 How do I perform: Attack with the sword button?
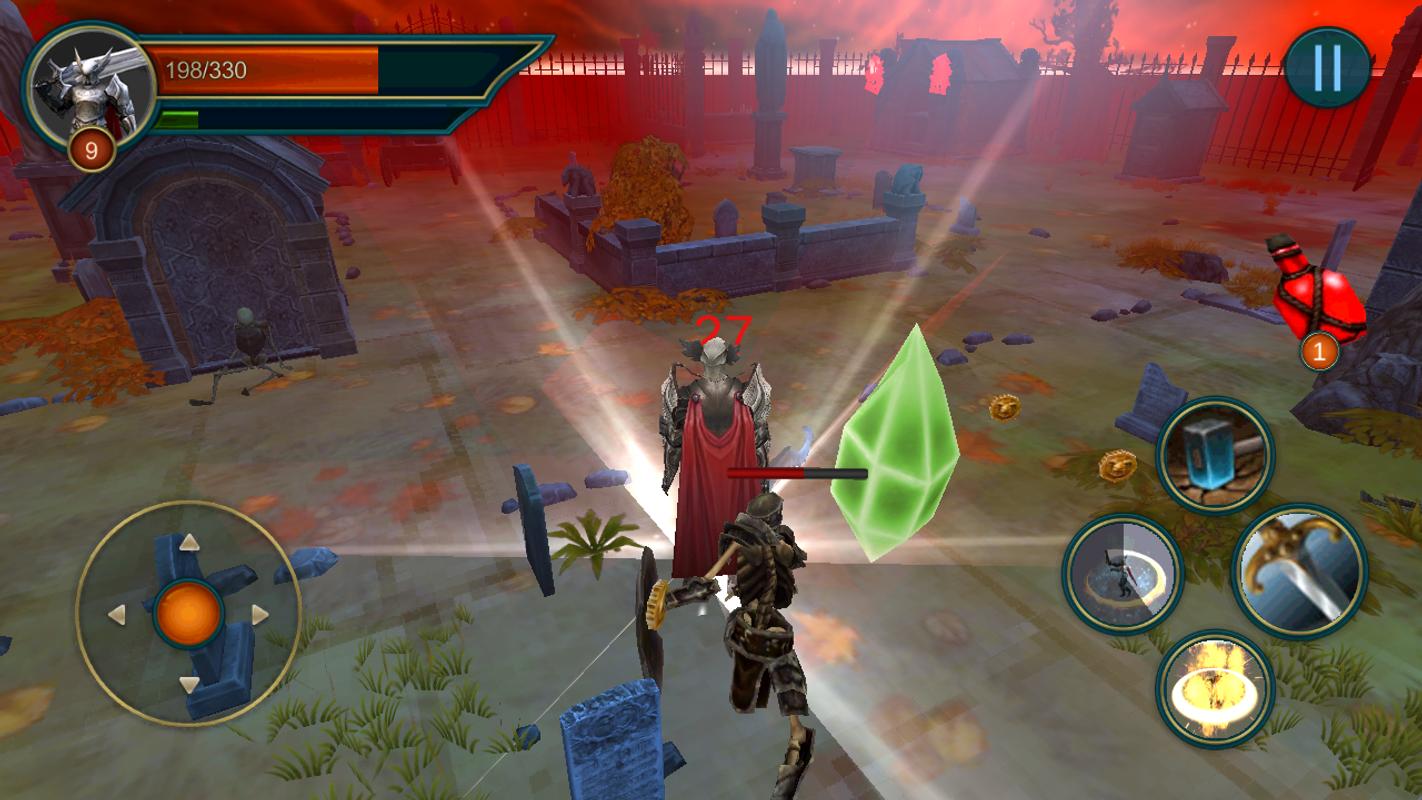tap(1299, 570)
